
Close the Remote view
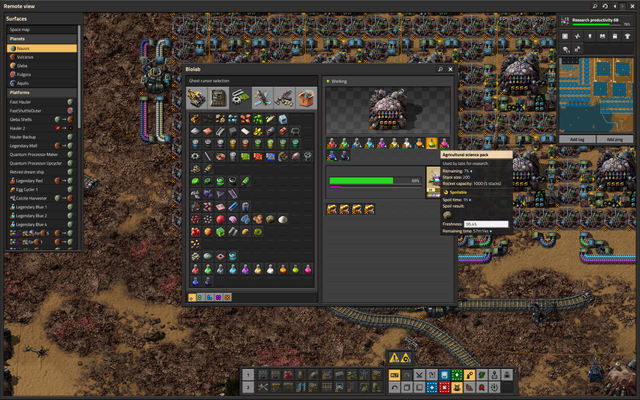[631, 5]
